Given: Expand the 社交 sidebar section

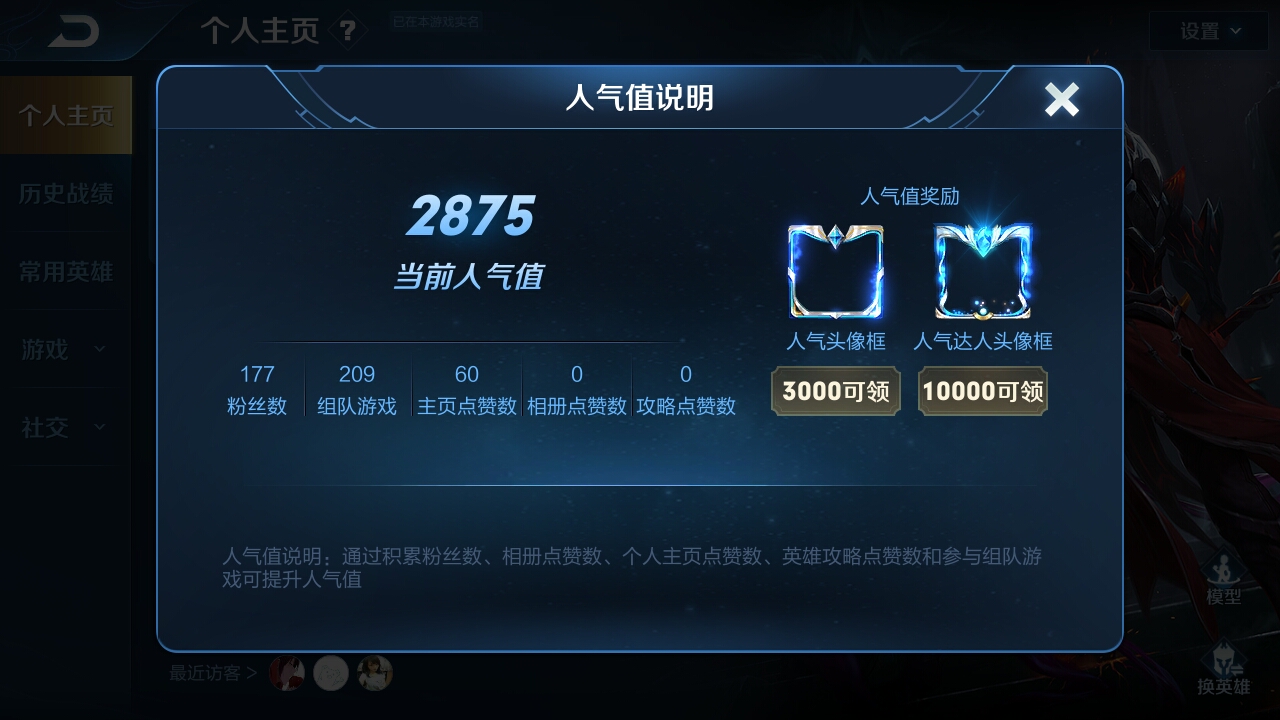Looking at the screenshot, I should click(60, 428).
